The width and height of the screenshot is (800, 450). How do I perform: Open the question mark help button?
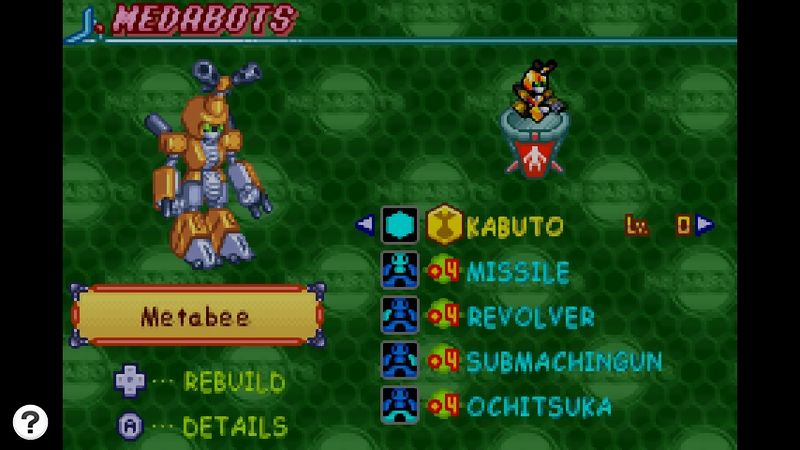pyautogui.click(x=31, y=421)
